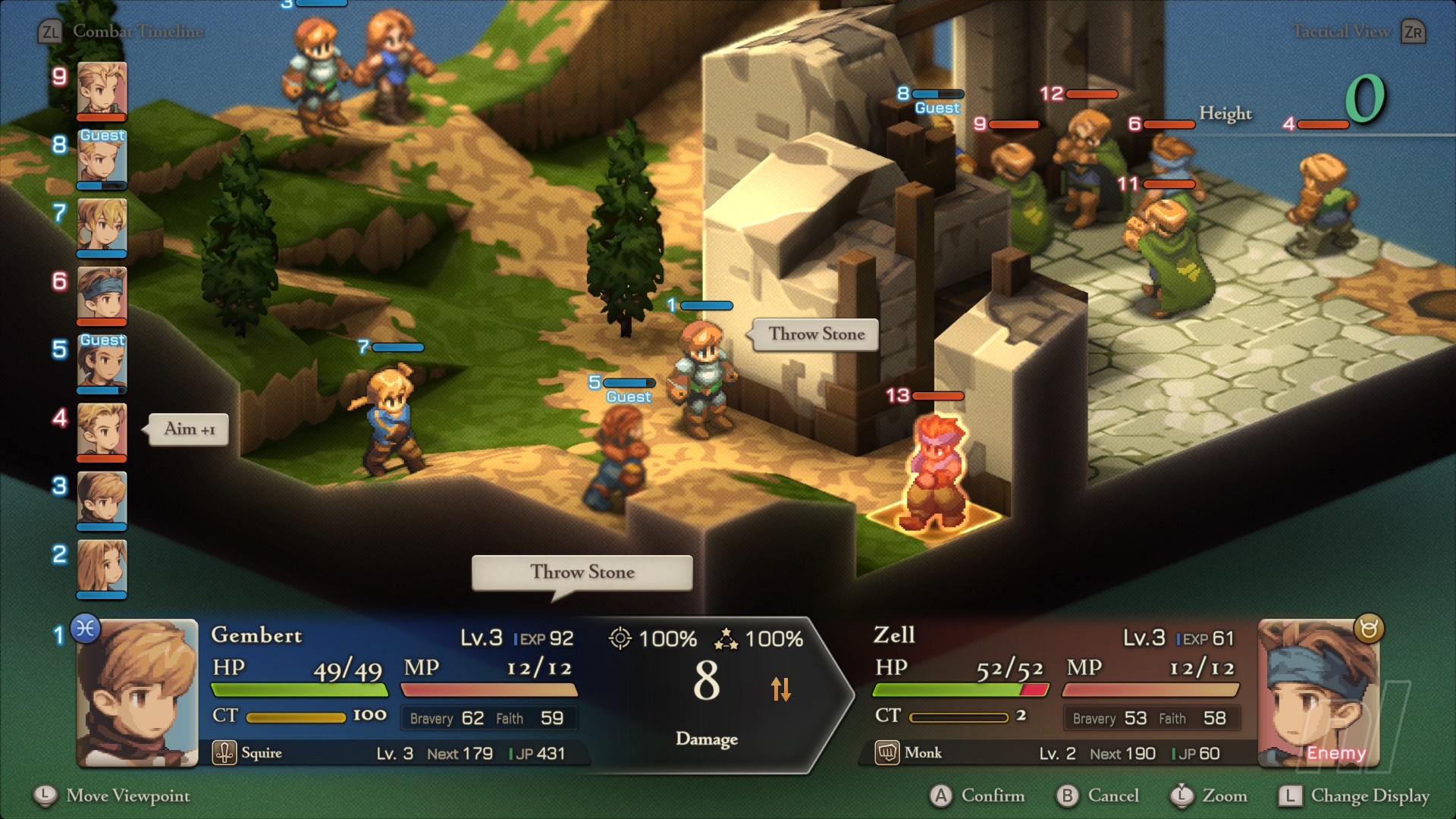
Task: Select the turn 3 timeline portrait
Action: (x=102, y=499)
